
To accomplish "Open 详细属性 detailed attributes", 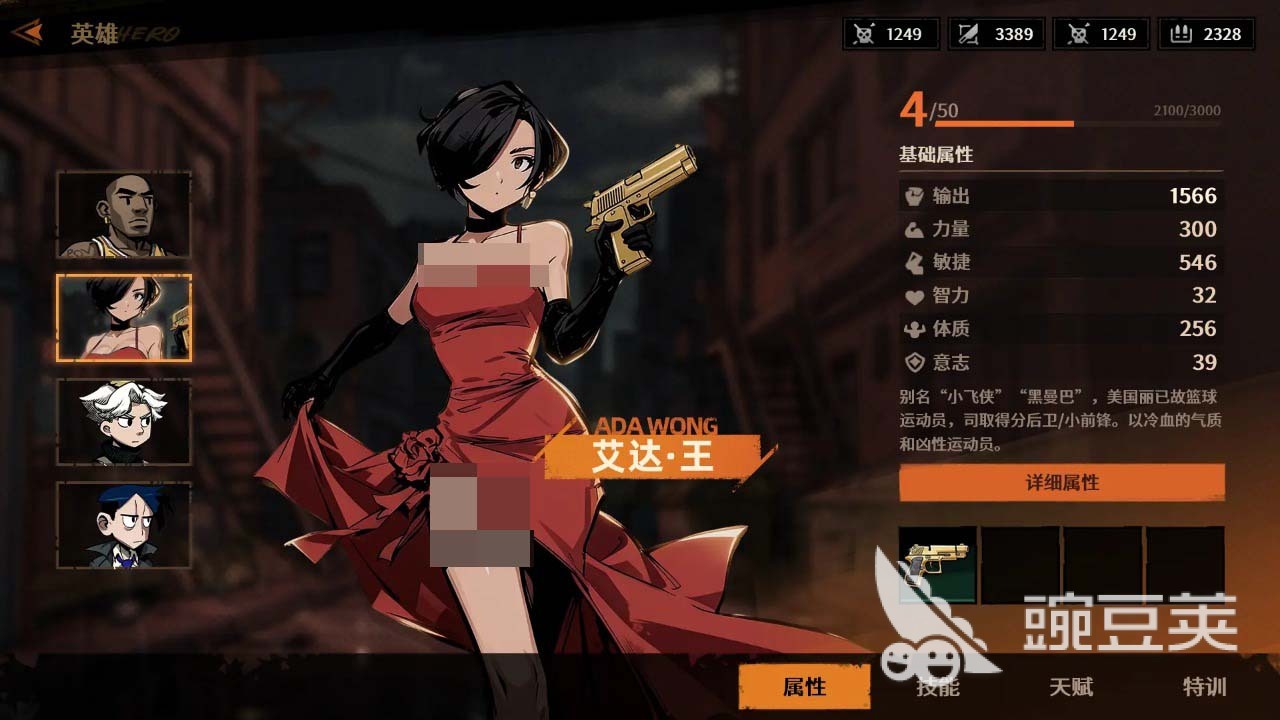I will pos(1061,483).
